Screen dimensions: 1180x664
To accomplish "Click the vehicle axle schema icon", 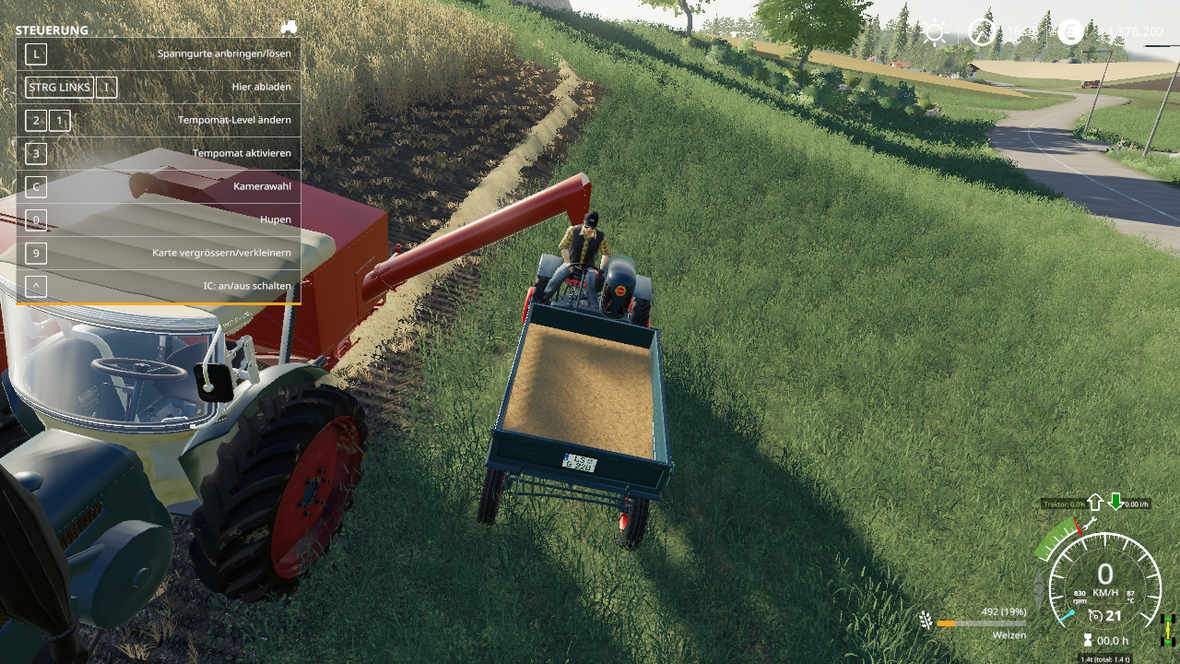I will [x=1166, y=629].
